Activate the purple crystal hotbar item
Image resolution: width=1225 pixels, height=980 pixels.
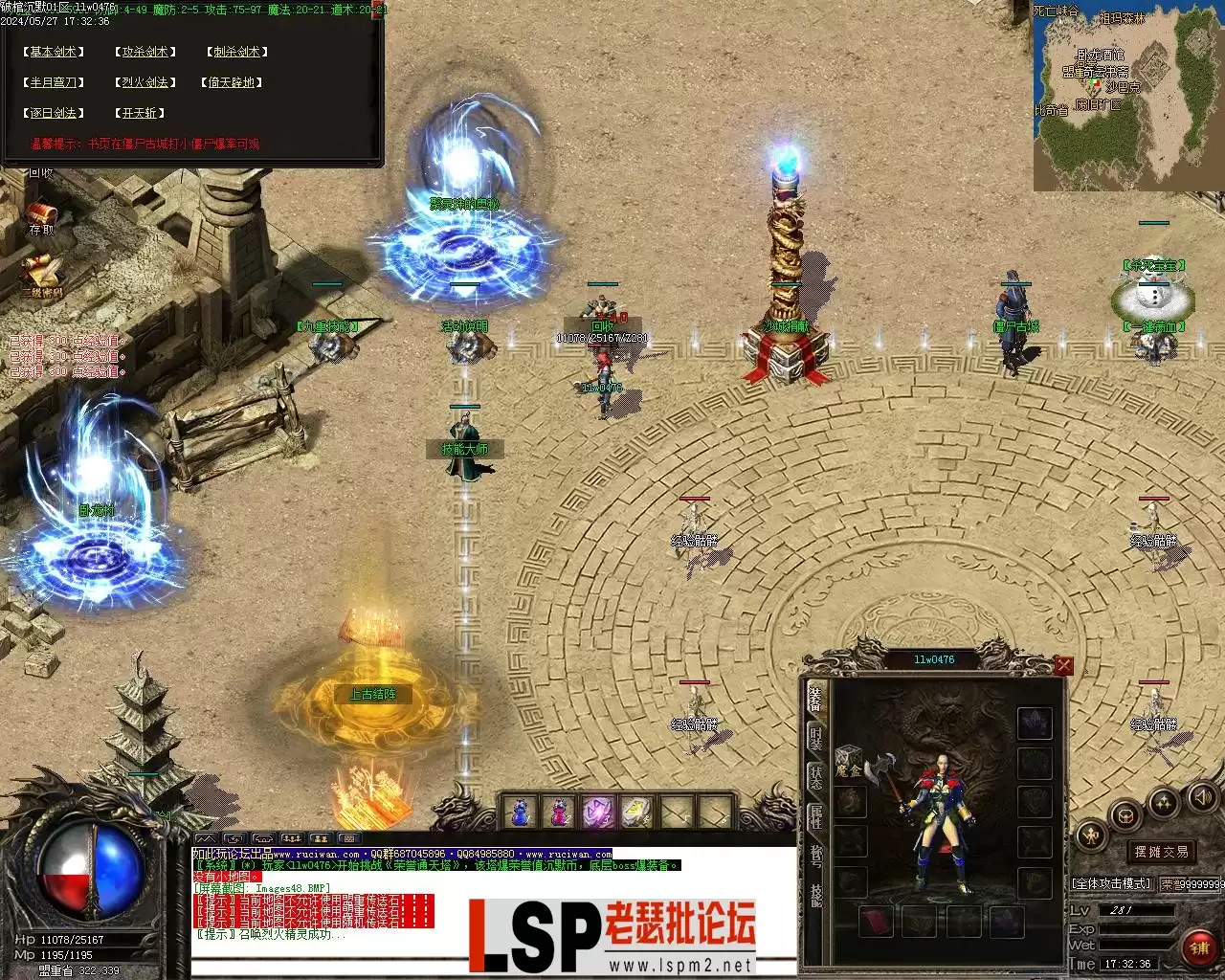[x=598, y=812]
